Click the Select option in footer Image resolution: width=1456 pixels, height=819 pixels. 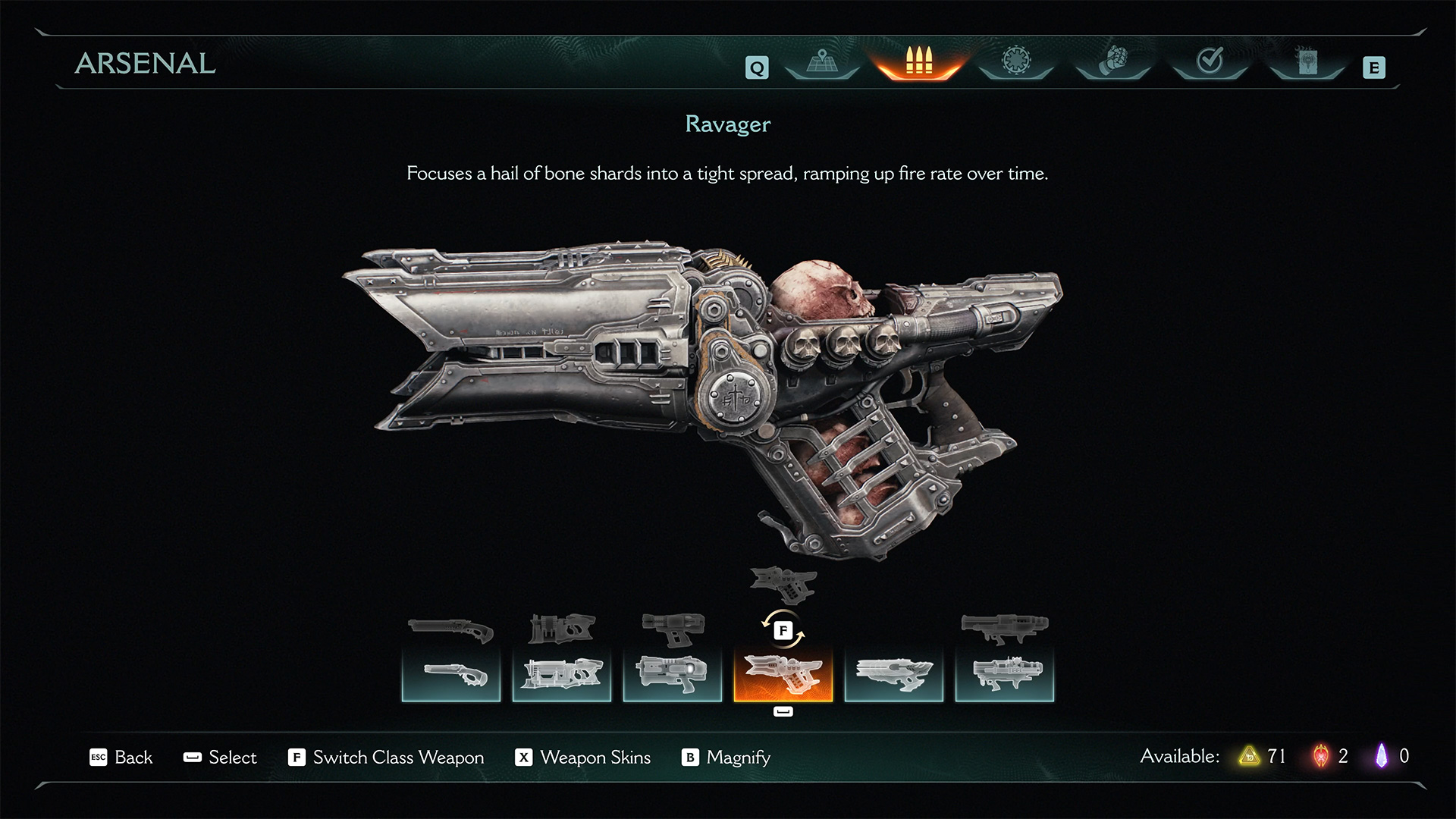point(221,758)
